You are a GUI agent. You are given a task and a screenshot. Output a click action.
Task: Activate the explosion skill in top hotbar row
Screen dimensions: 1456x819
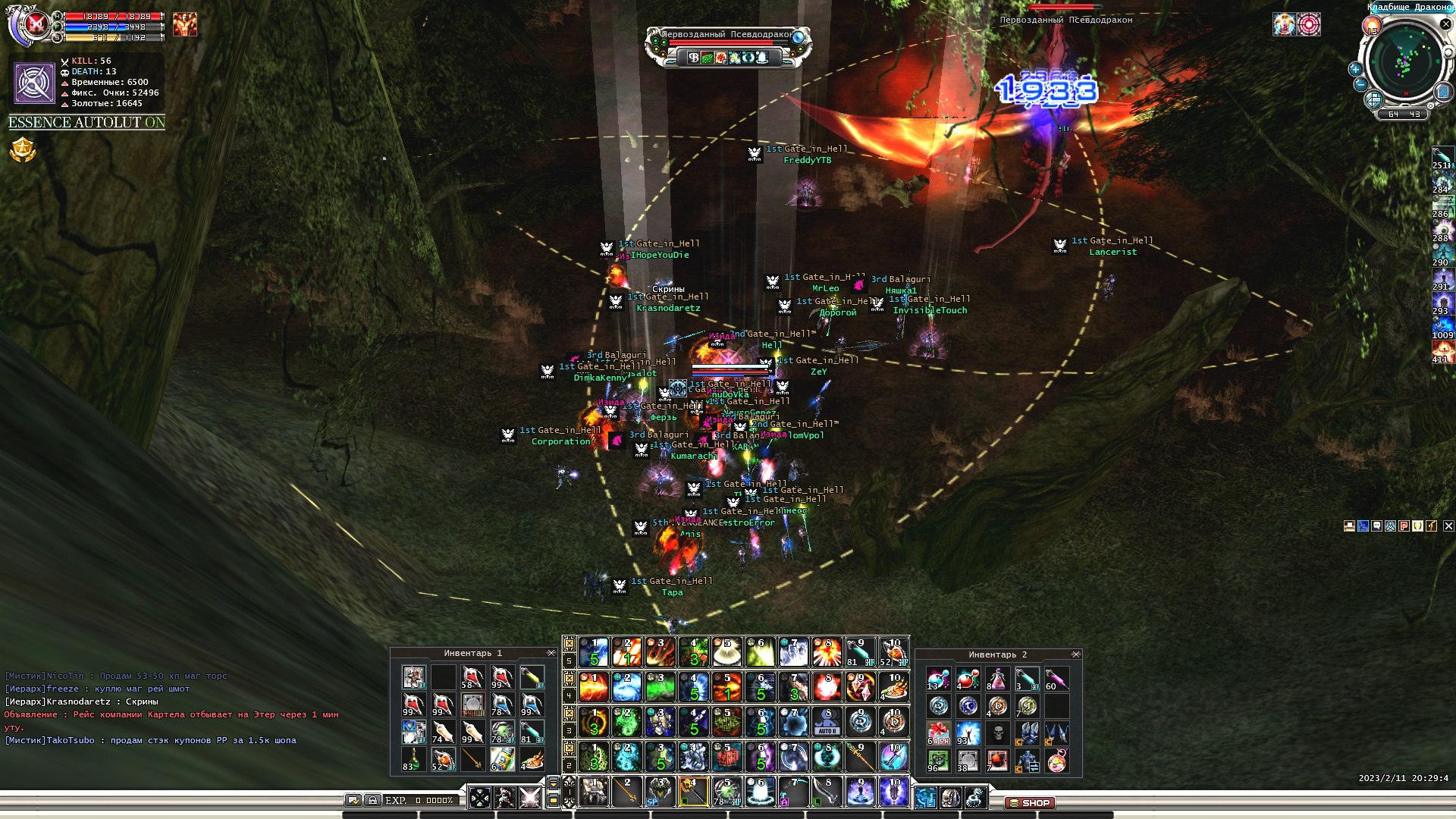click(x=827, y=652)
